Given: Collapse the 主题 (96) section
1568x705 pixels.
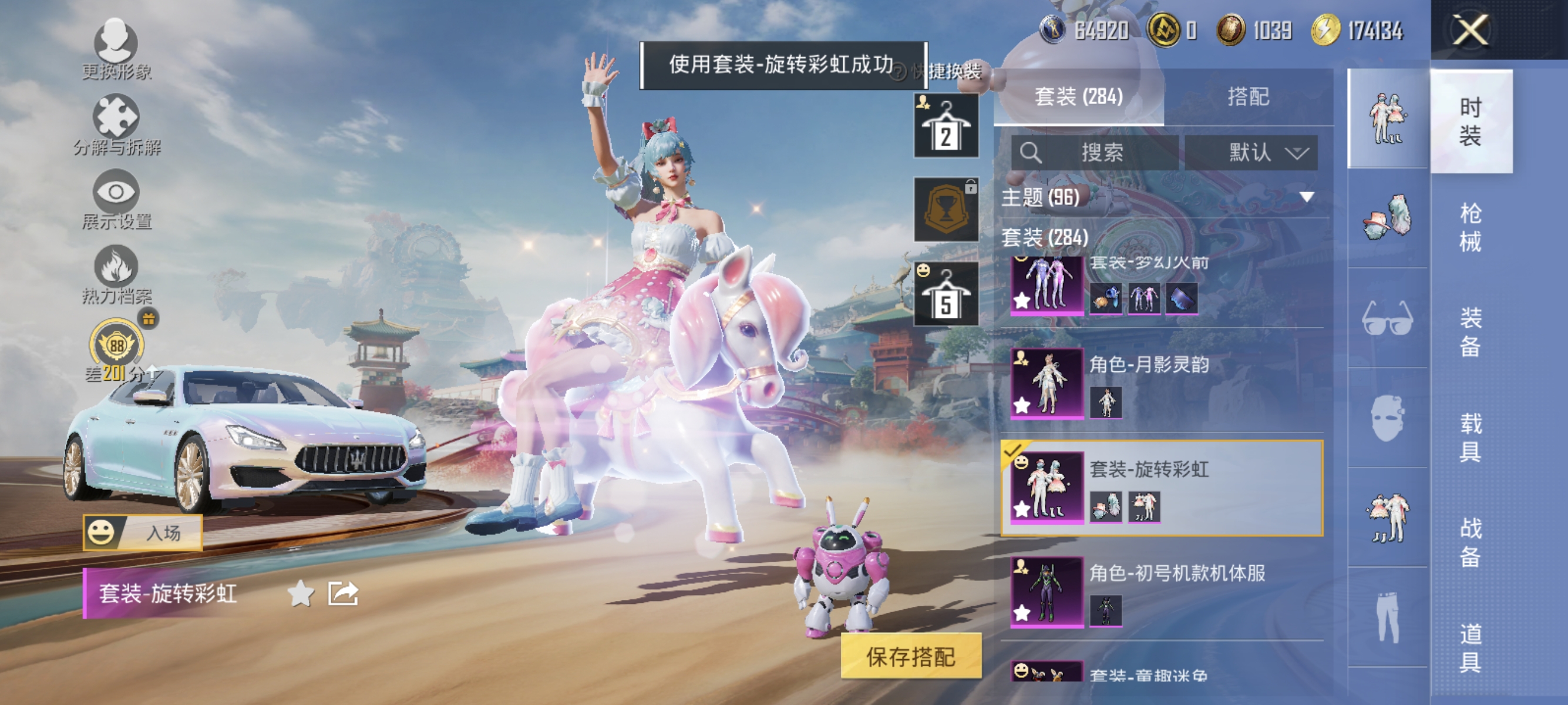Looking at the screenshot, I should click(x=1305, y=197).
